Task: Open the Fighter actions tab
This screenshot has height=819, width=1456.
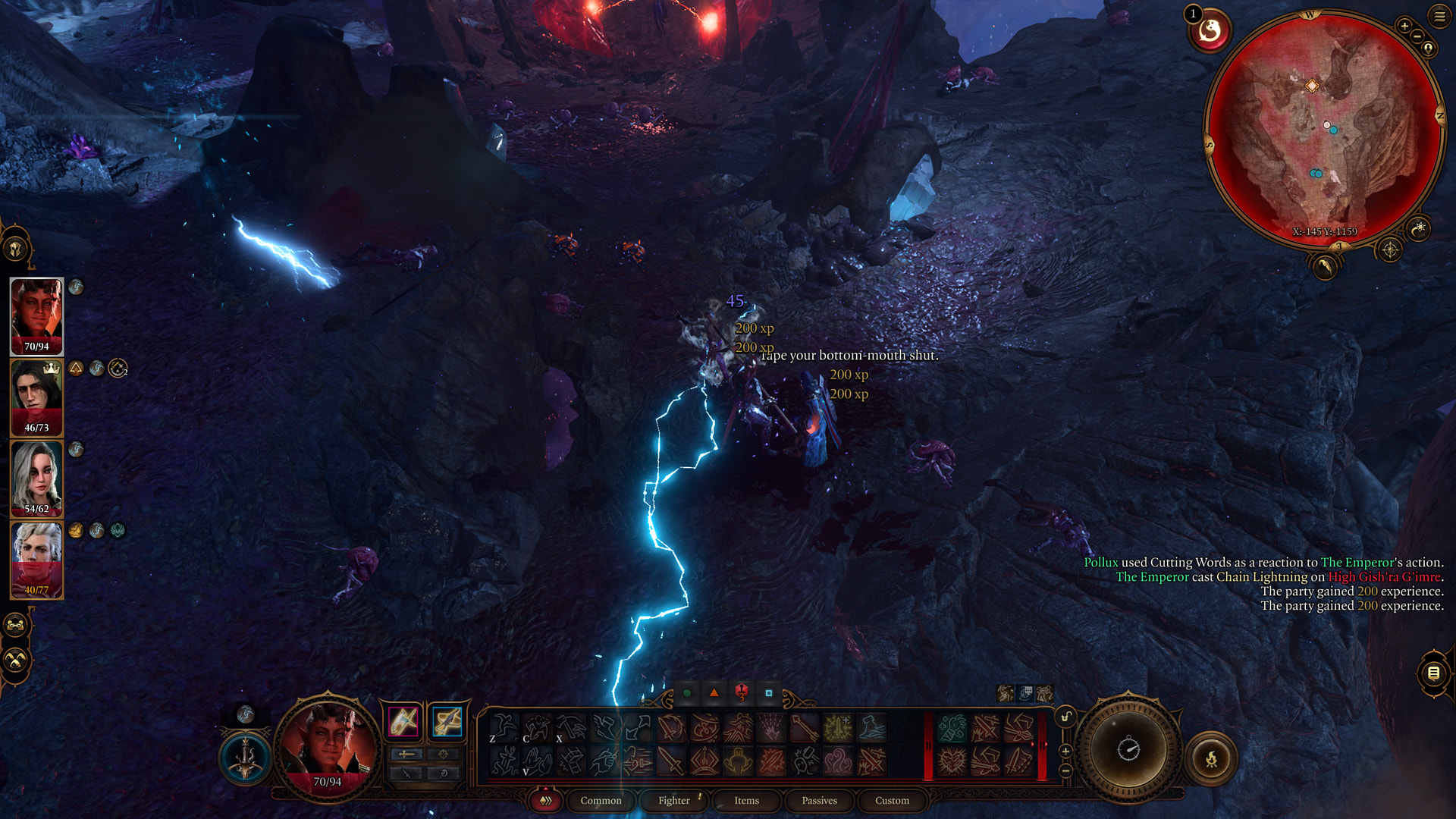Action: click(674, 800)
